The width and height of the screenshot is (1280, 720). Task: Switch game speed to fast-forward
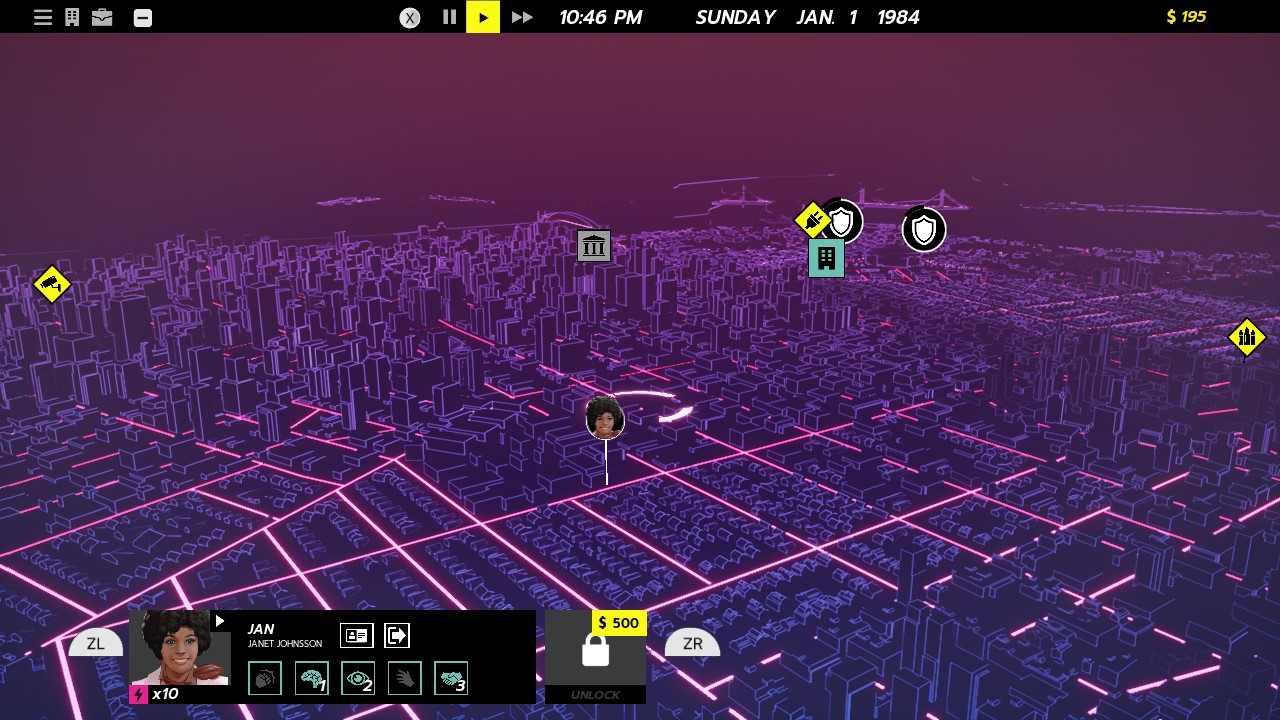(521, 17)
